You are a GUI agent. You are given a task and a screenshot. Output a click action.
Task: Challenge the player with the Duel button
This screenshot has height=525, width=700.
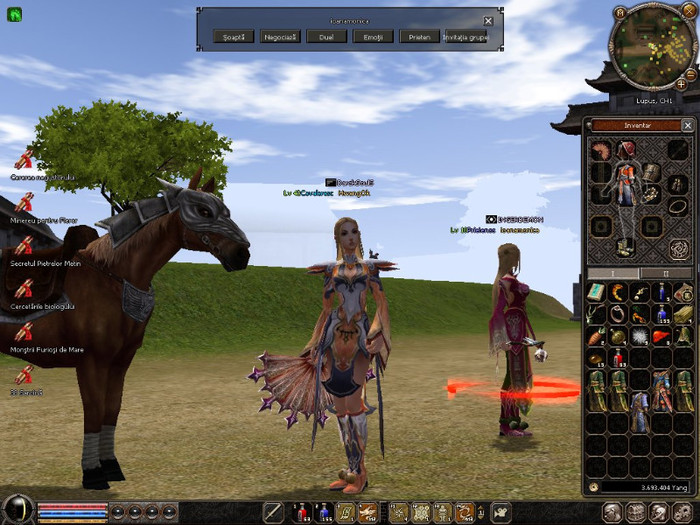(x=326, y=36)
